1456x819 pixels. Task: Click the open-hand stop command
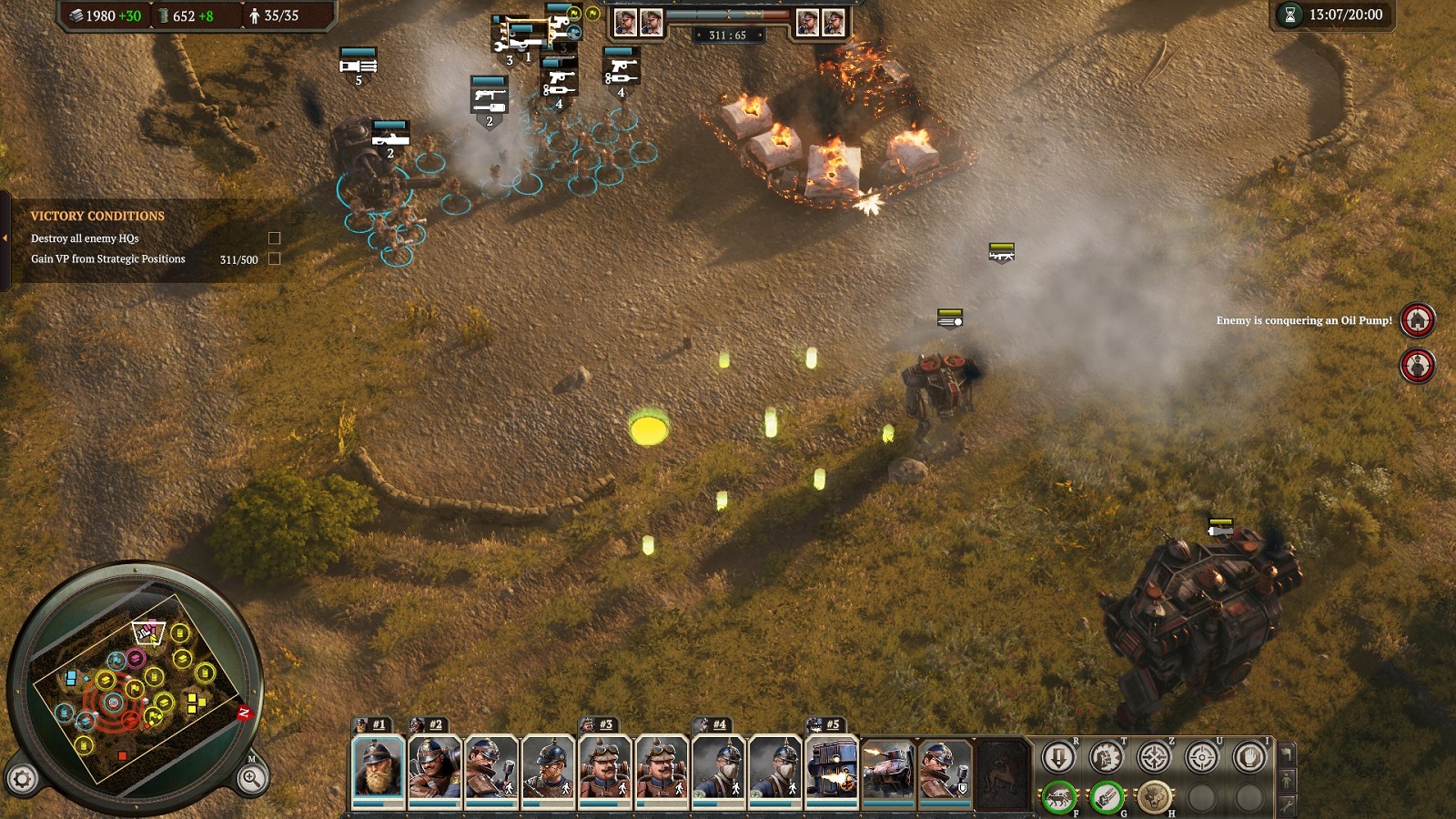click(x=1249, y=757)
